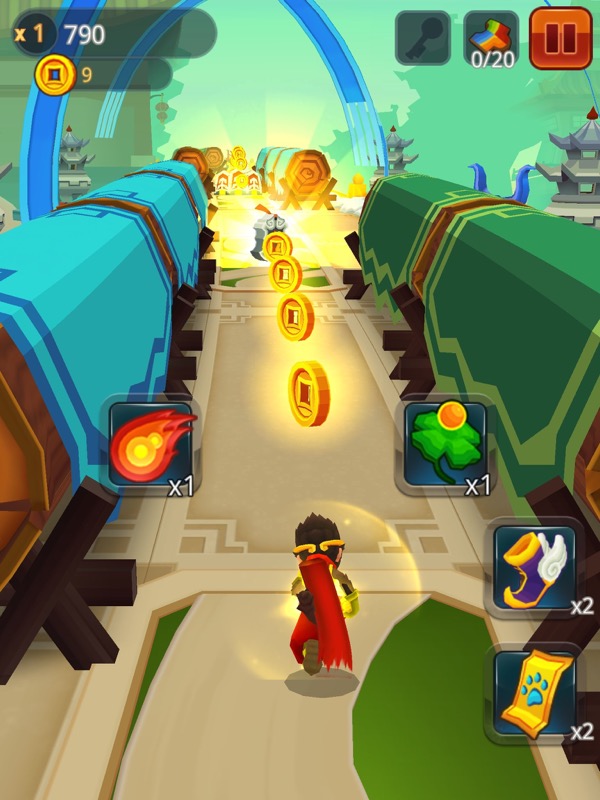The height and width of the screenshot is (800, 600).
Task: Tap the key icon at top
Action: pos(423,39)
